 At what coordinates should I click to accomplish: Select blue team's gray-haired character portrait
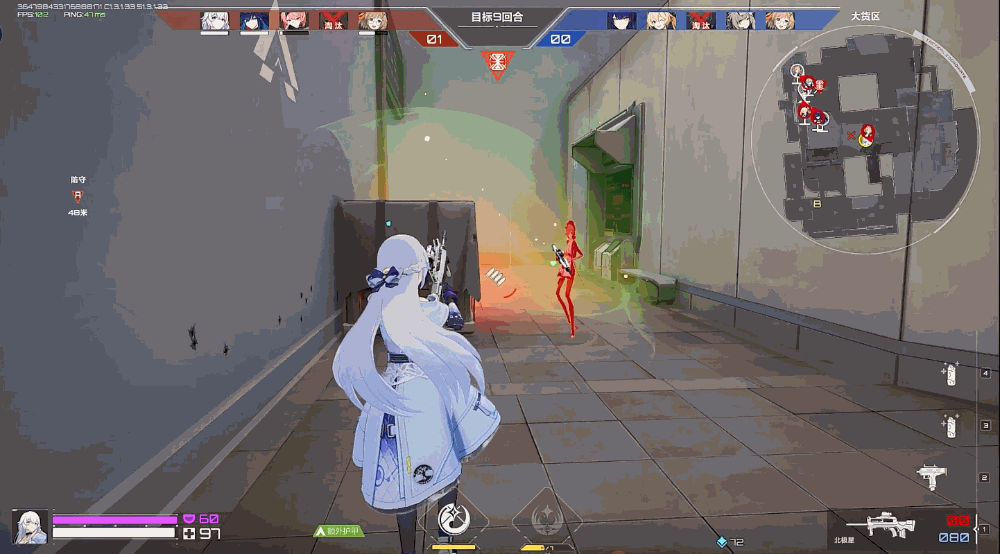coord(741,20)
